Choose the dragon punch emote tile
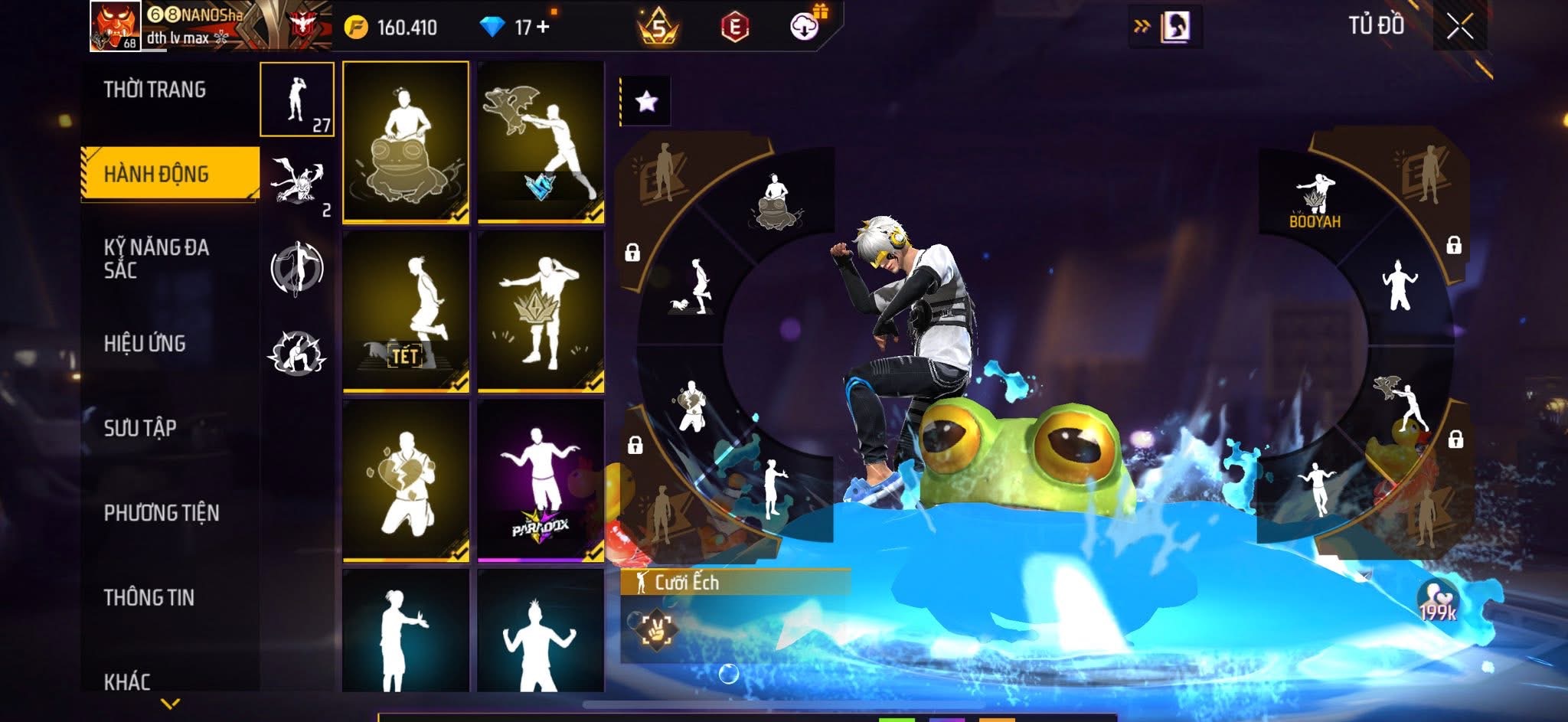 click(x=541, y=142)
